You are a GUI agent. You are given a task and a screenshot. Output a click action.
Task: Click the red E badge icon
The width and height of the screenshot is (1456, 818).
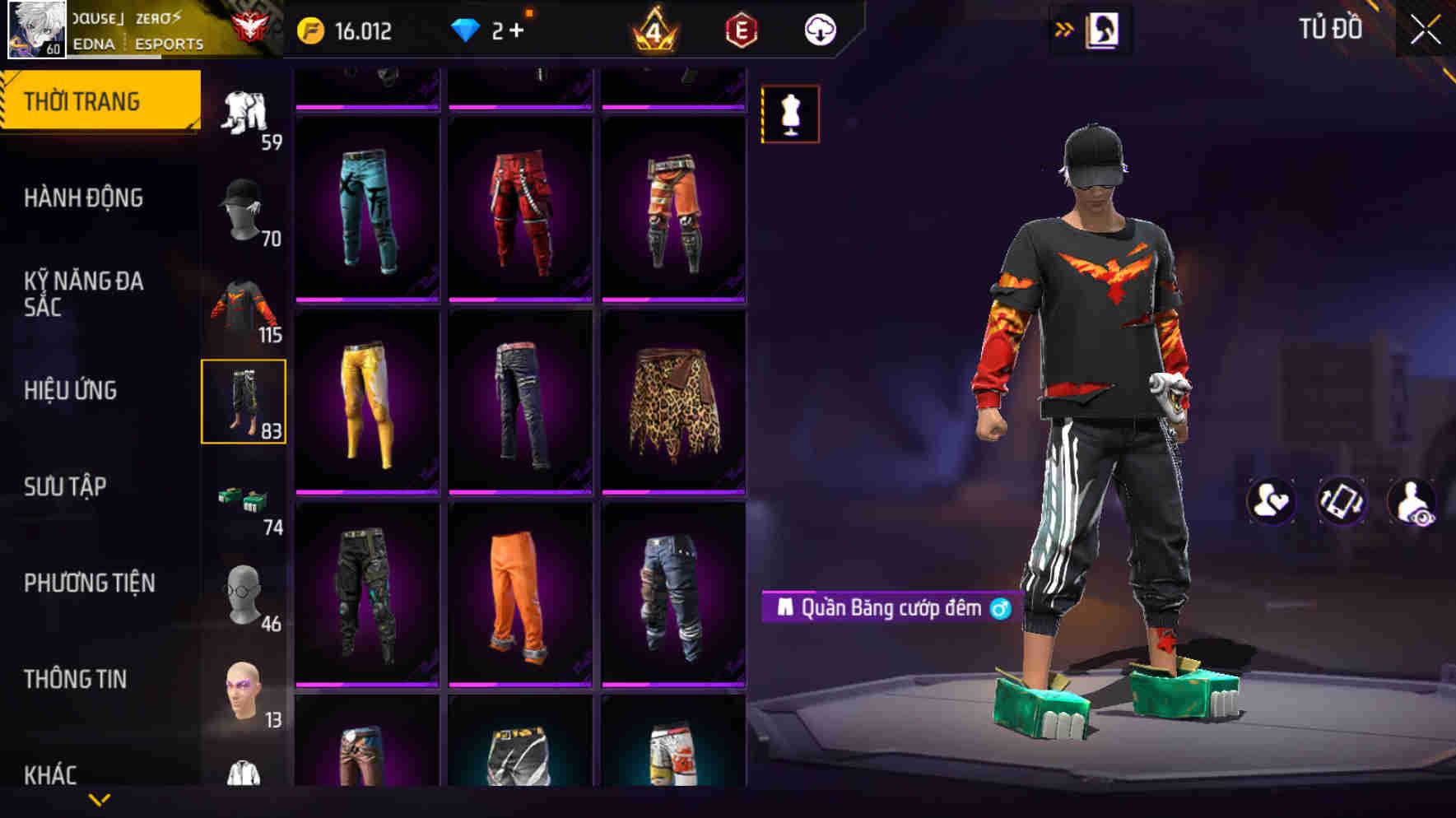coord(740,30)
